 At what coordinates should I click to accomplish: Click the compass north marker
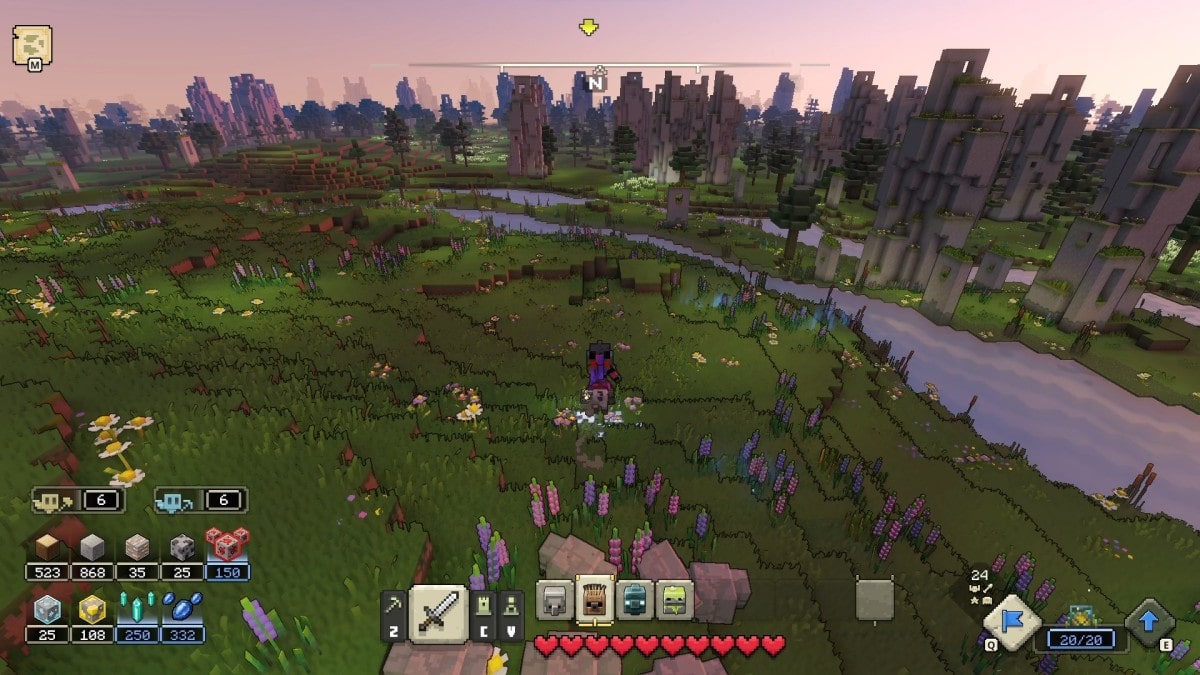pyautogui.click(x=597, y=82)
